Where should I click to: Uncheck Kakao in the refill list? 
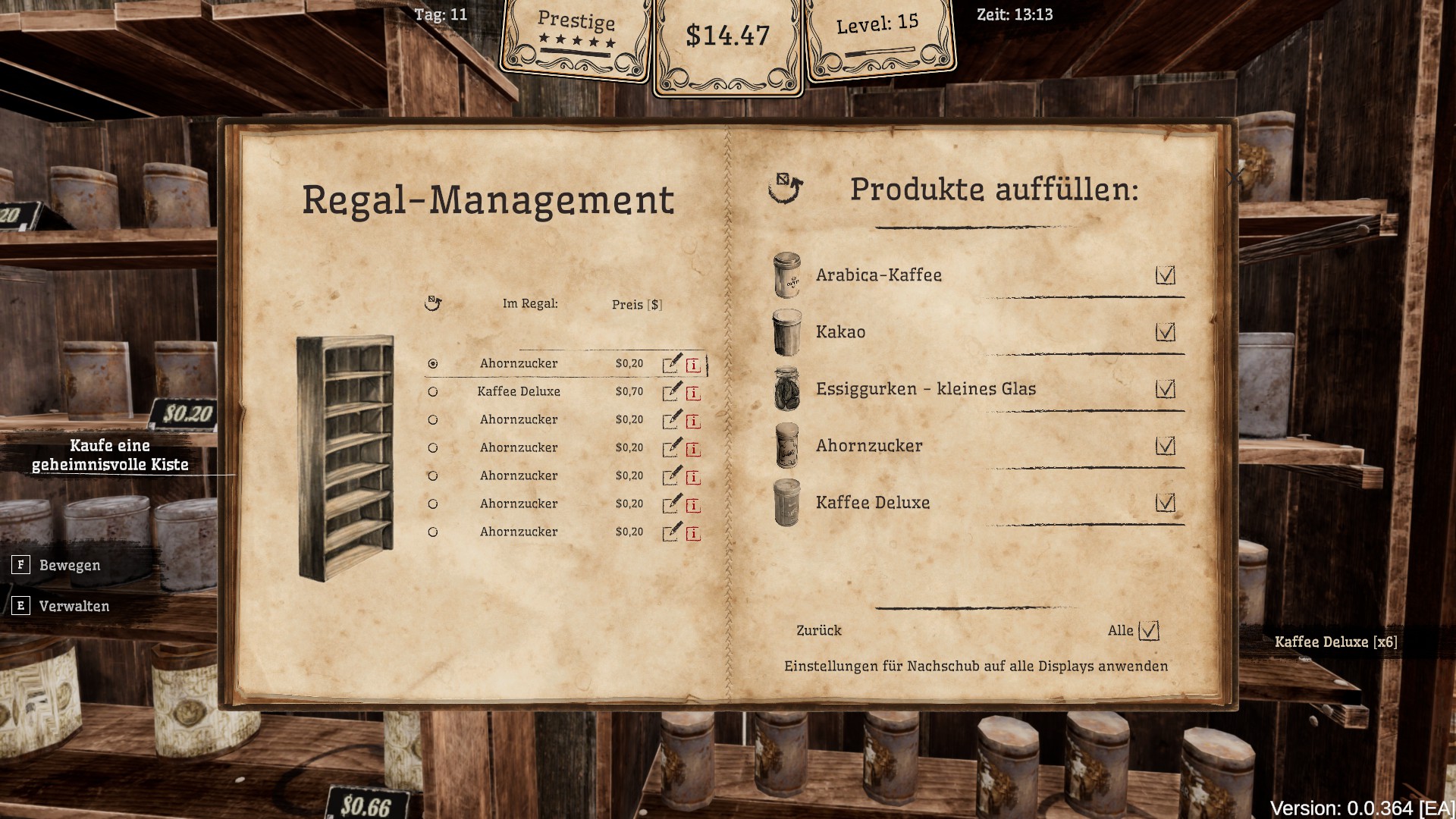[1165, 331]
